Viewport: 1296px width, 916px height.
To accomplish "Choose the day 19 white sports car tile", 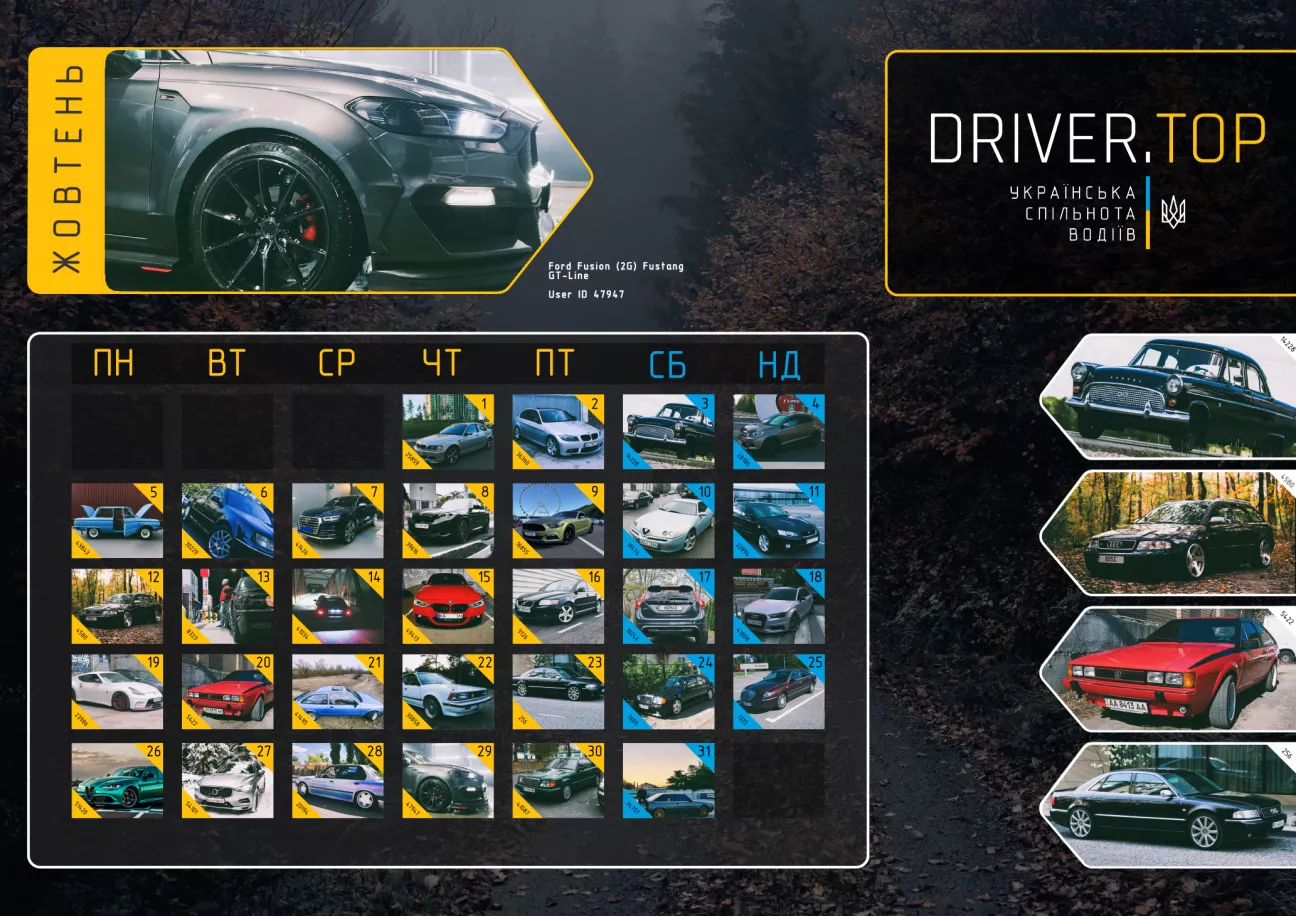I will pyautogui.click(x=117, y=692).
